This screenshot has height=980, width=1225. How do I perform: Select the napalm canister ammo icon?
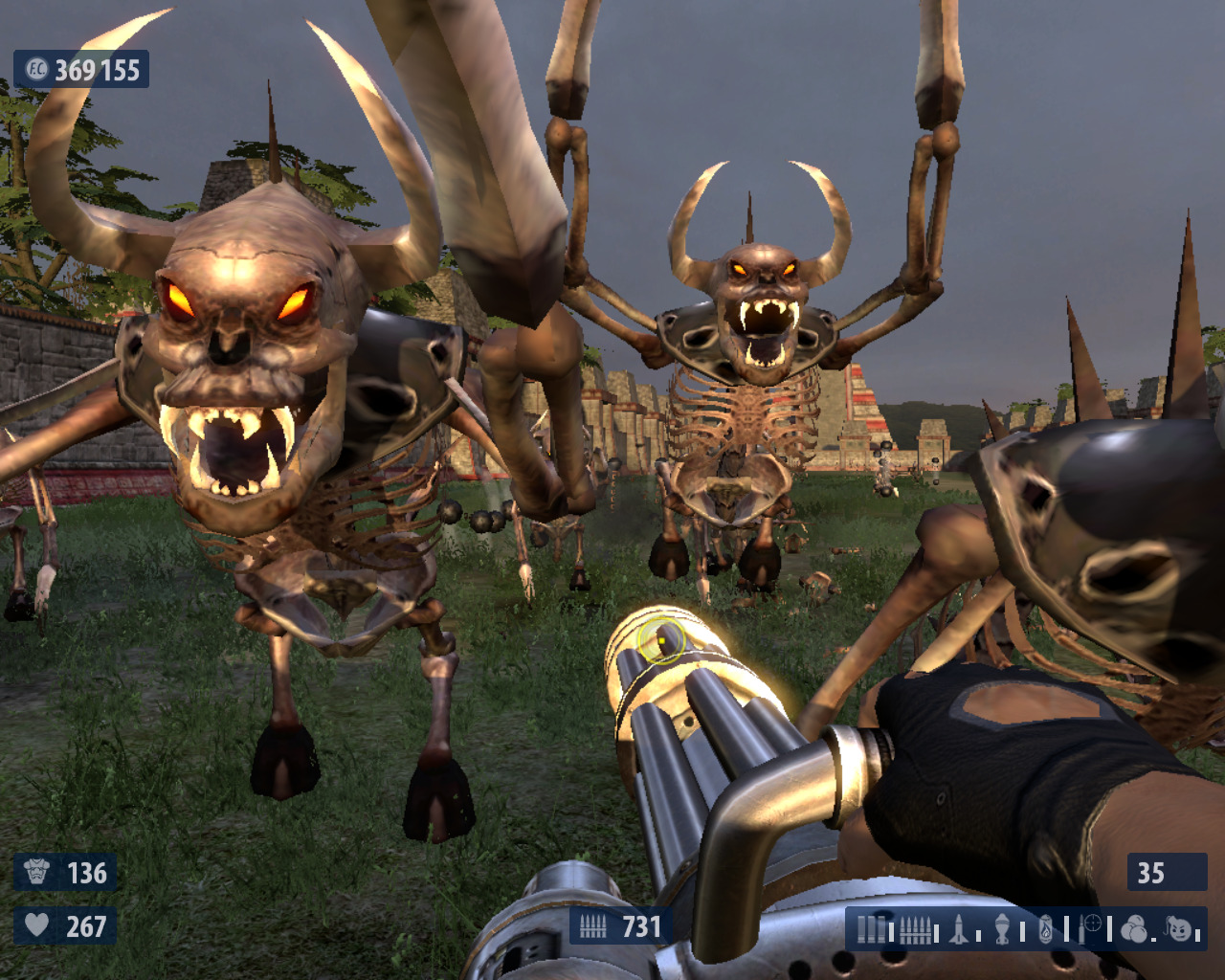pyautogui.click(x=1046, y=928)
